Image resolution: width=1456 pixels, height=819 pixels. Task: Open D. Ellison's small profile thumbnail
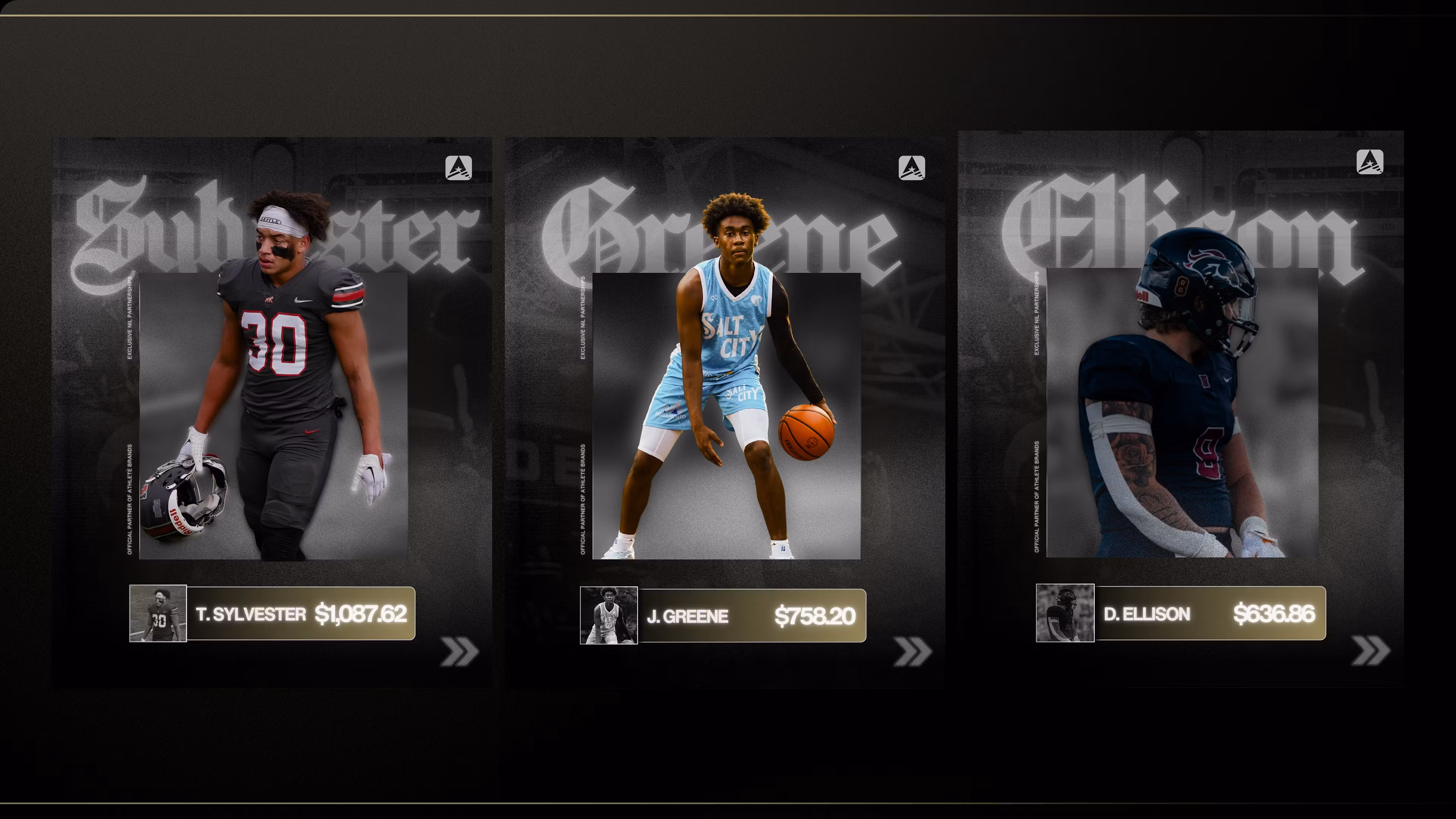coord(1065,613)
